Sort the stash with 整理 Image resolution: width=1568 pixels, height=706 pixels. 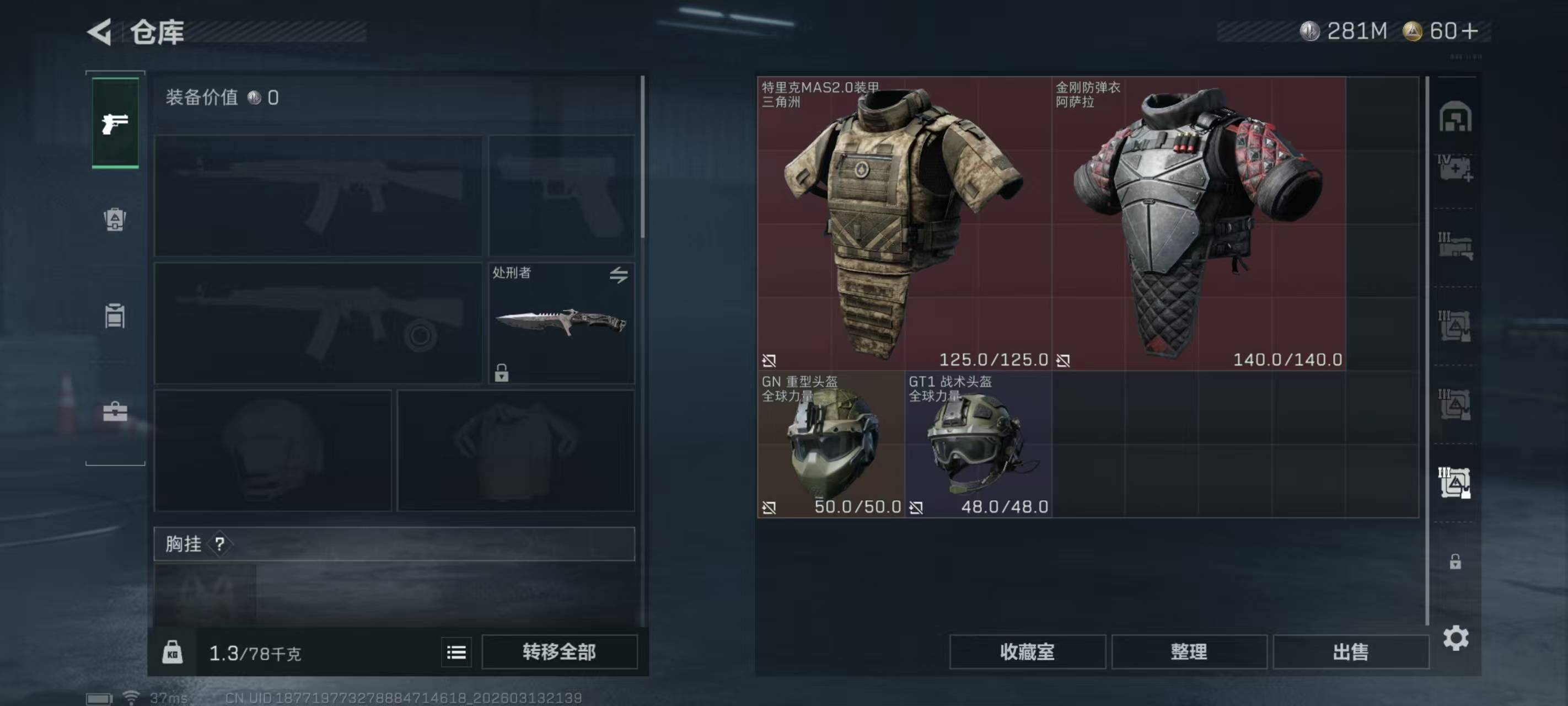pyautogui.click(x=1189, y=652)
